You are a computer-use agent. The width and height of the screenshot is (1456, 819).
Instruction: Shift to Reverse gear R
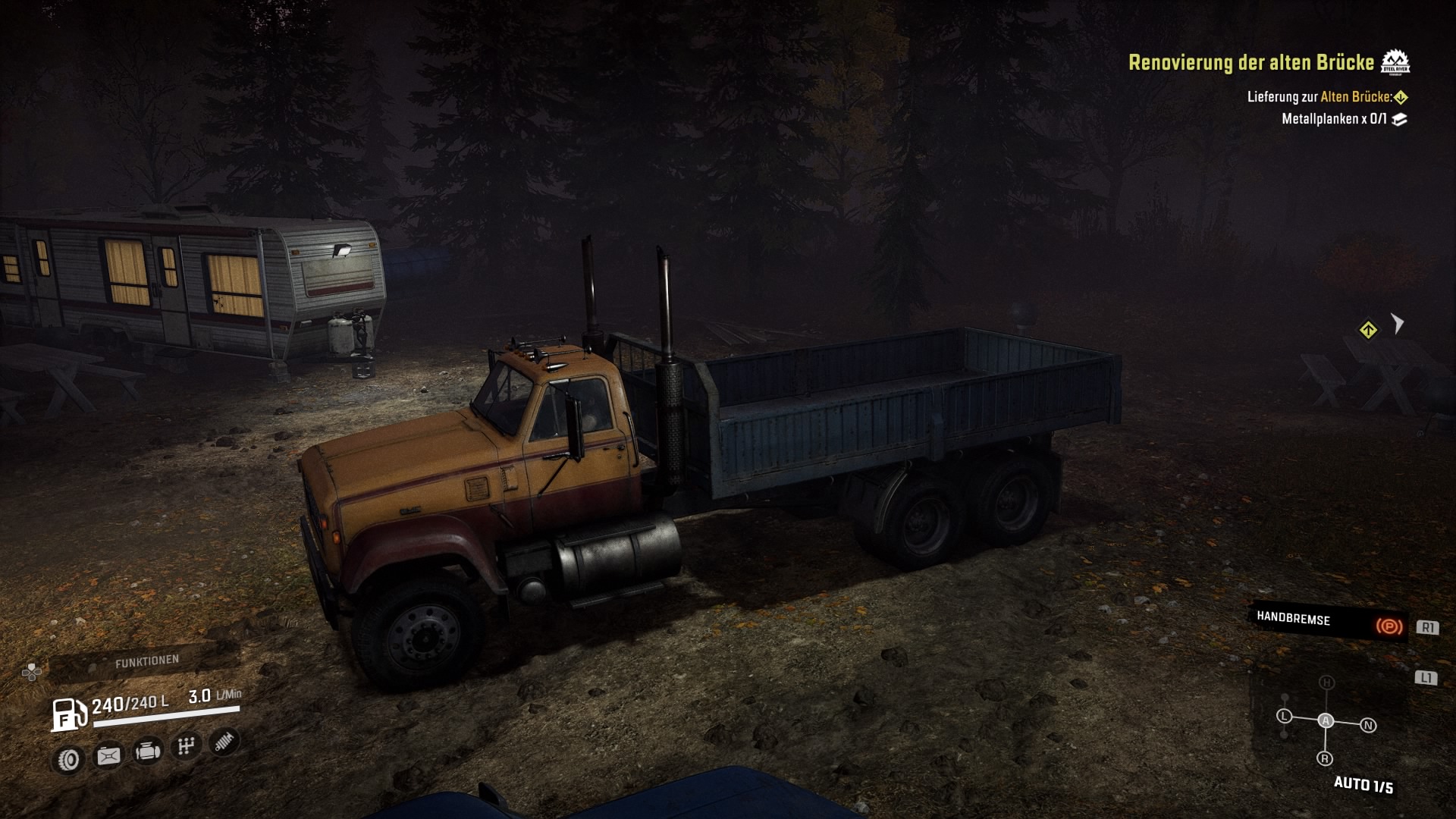pyautogui.click(x=1325, y=758)
